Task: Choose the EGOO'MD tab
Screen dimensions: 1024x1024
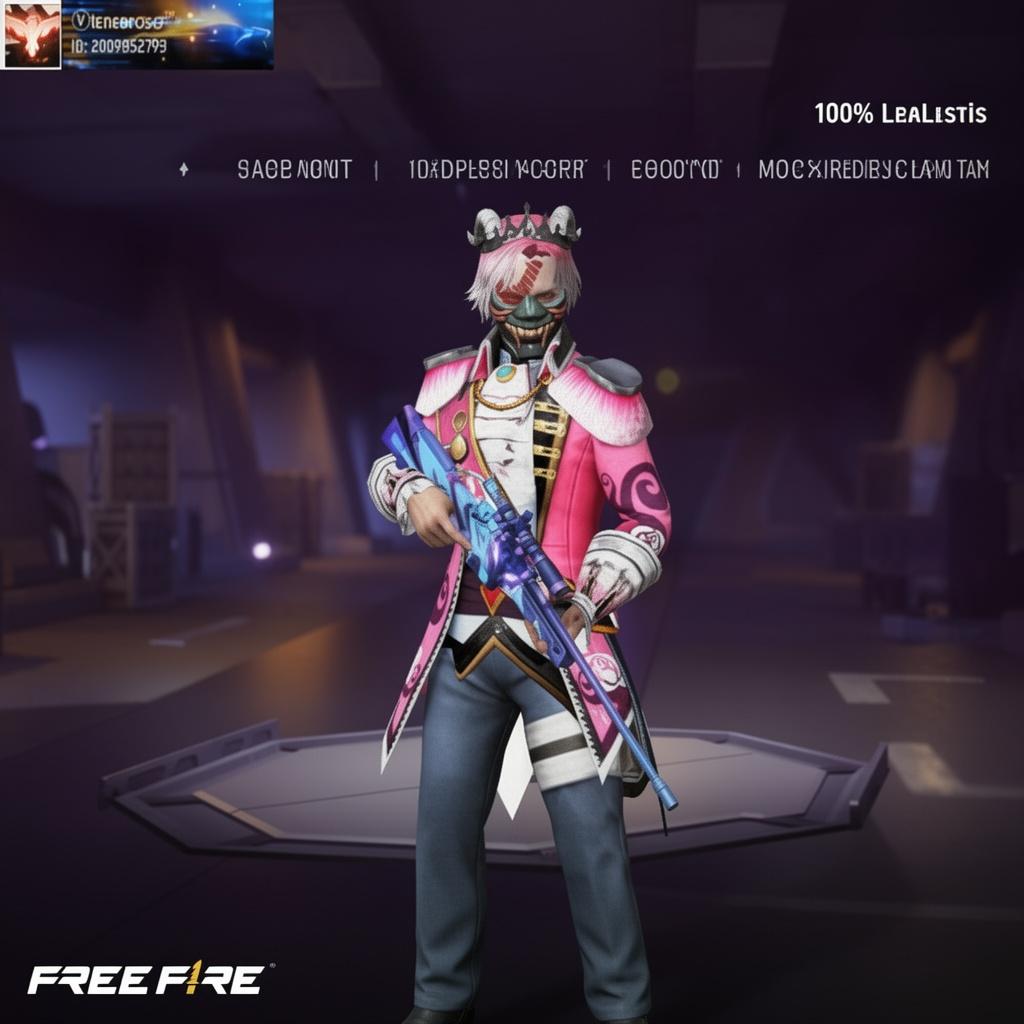Action: pyautogui.click(x=675, y=170)
